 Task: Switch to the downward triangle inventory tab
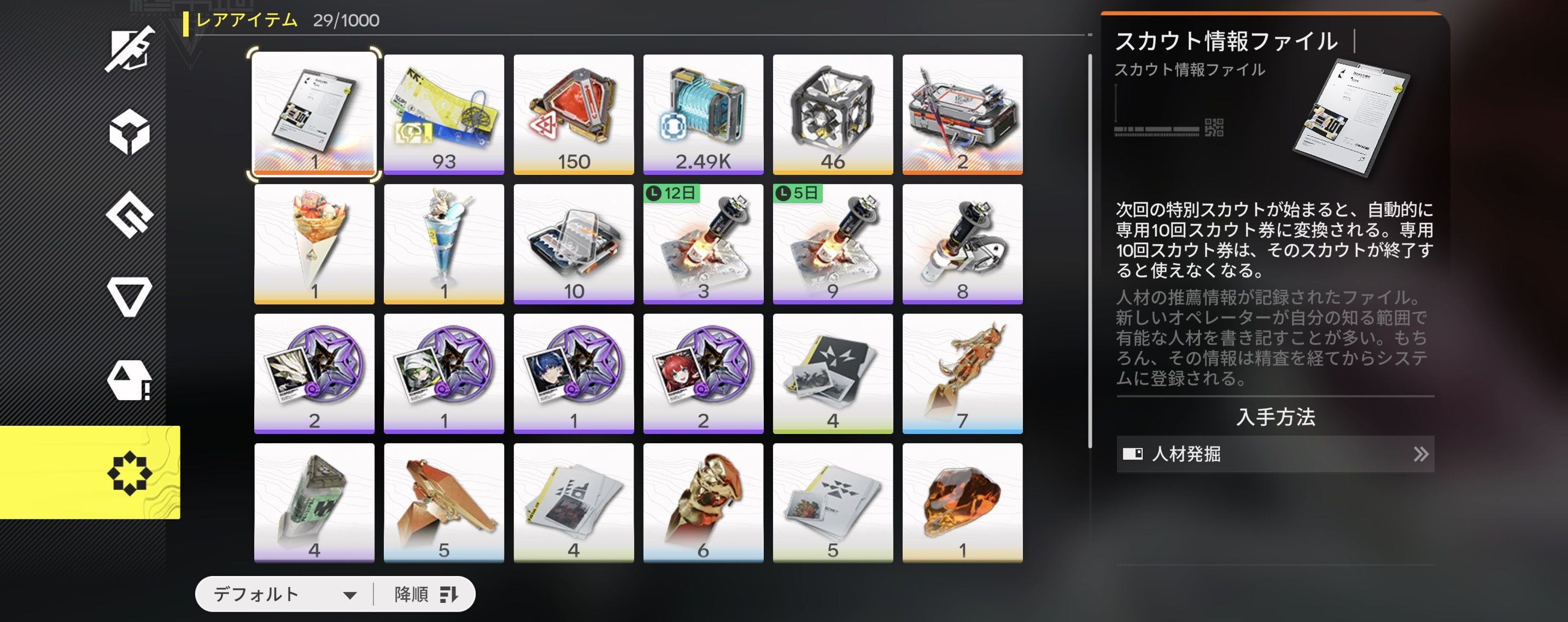click(x=130, y=297)
